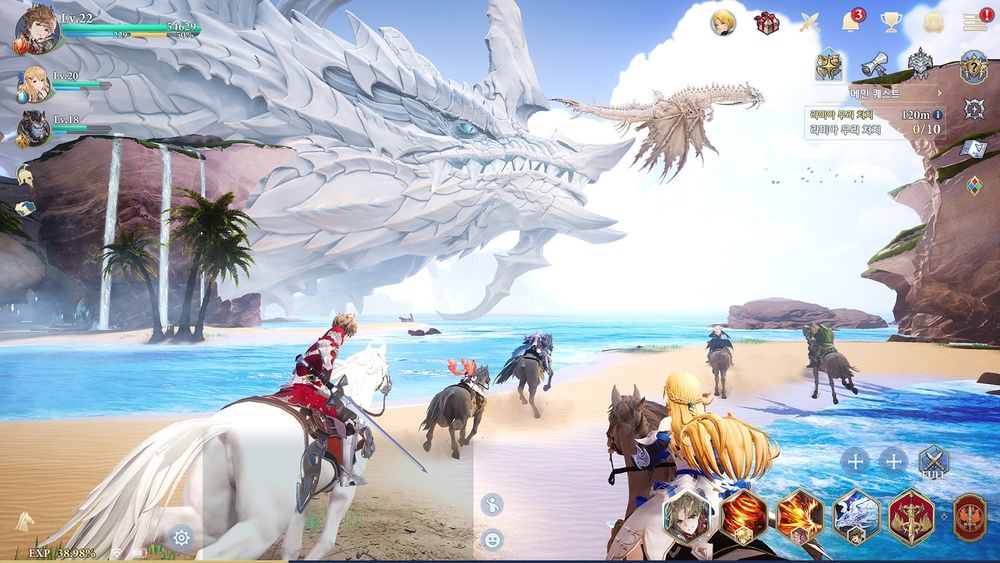
Task: Check the bell notifications with badge 3
Action: pyautogui.click(x=851, y=22)
